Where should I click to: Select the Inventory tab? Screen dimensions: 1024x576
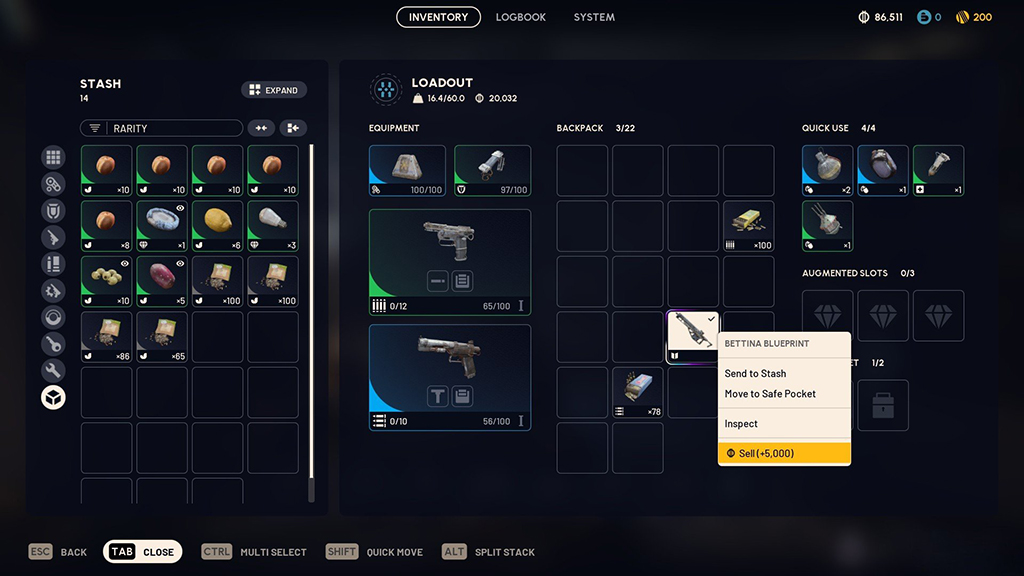438,17
